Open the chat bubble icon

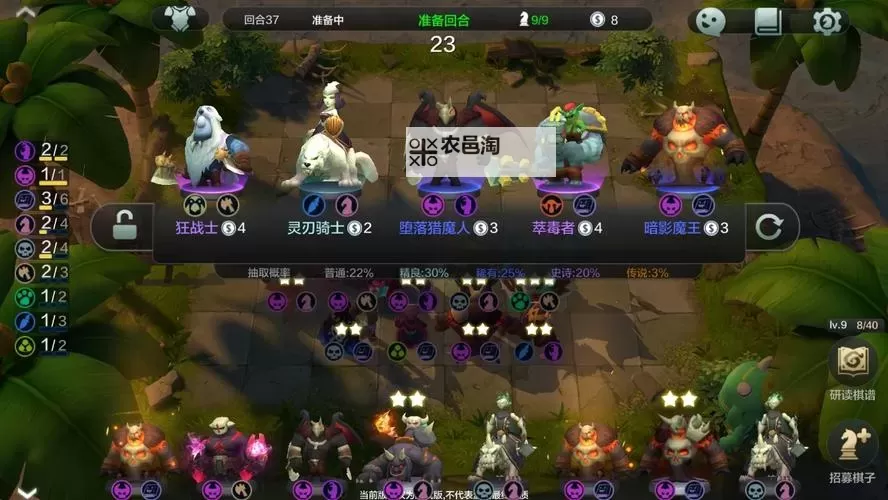point(709,21)
